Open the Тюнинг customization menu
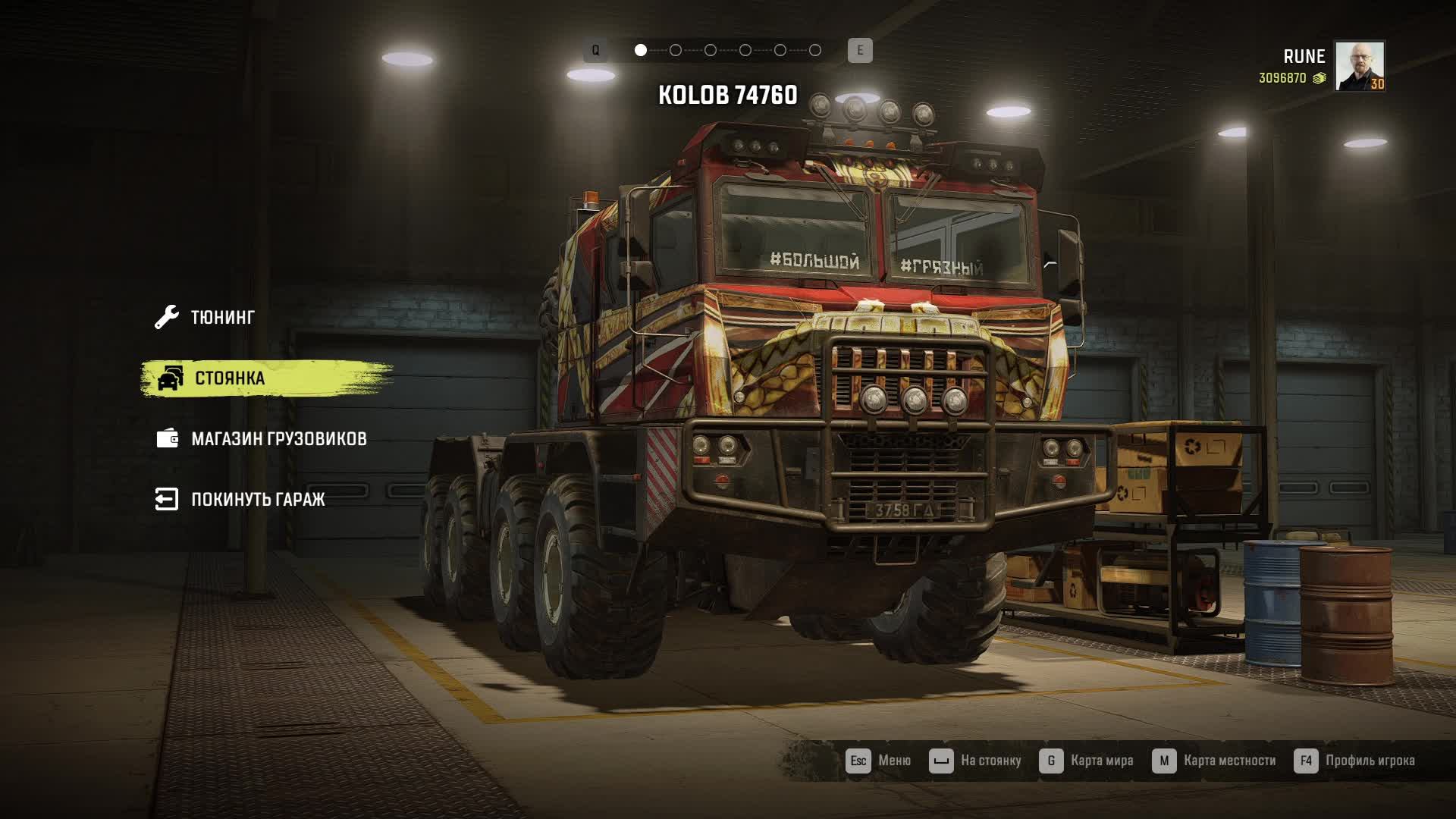The width and height of the screenshot is (1456, 819). [x=221, y=317]
